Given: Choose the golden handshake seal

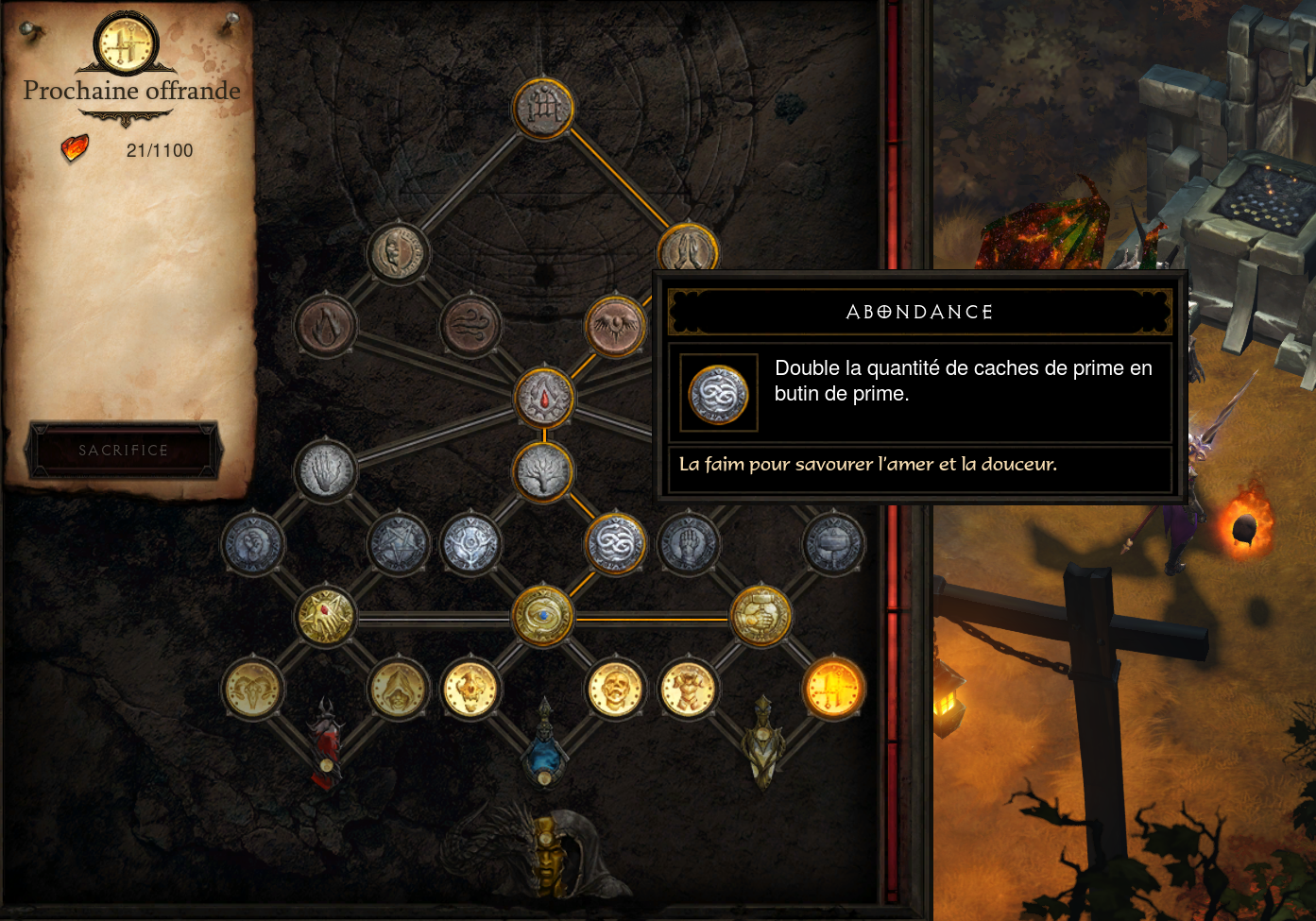Looking at the screenshot, I should pyautogui.click(x=761, y=617).
